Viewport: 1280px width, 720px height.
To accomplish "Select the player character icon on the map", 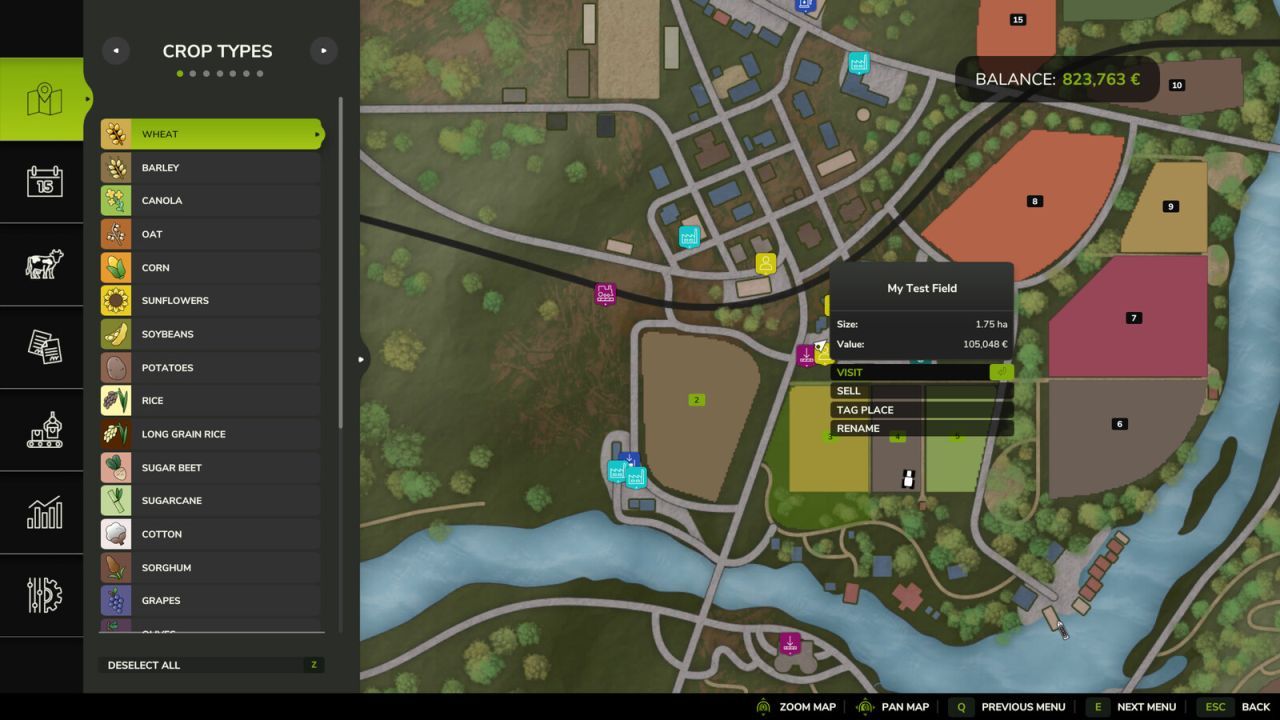I will click(763, 263).
